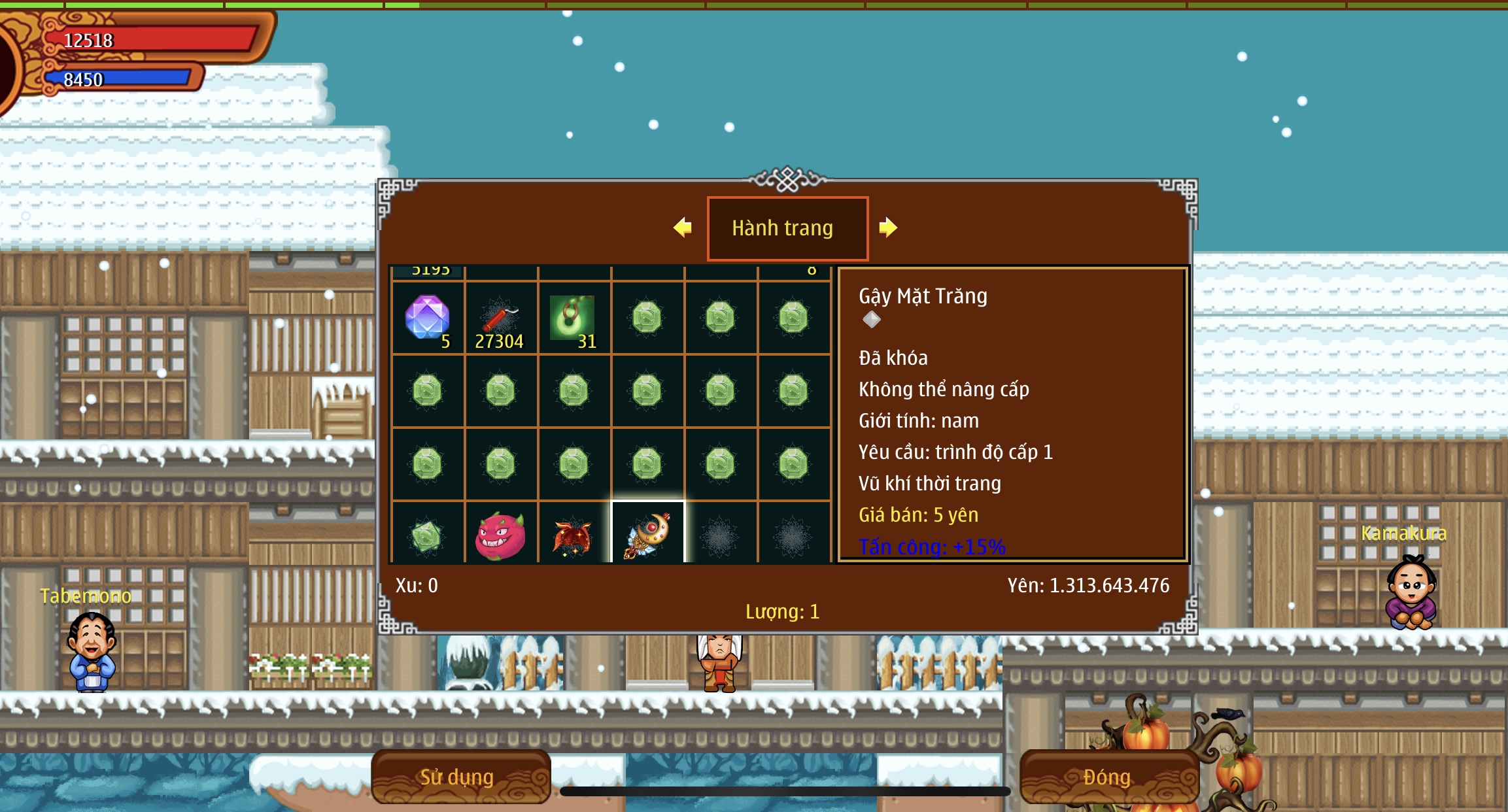Select the pink dragon fruit monster item
Screen dimensions: 1508x812
tap(501, 536)
